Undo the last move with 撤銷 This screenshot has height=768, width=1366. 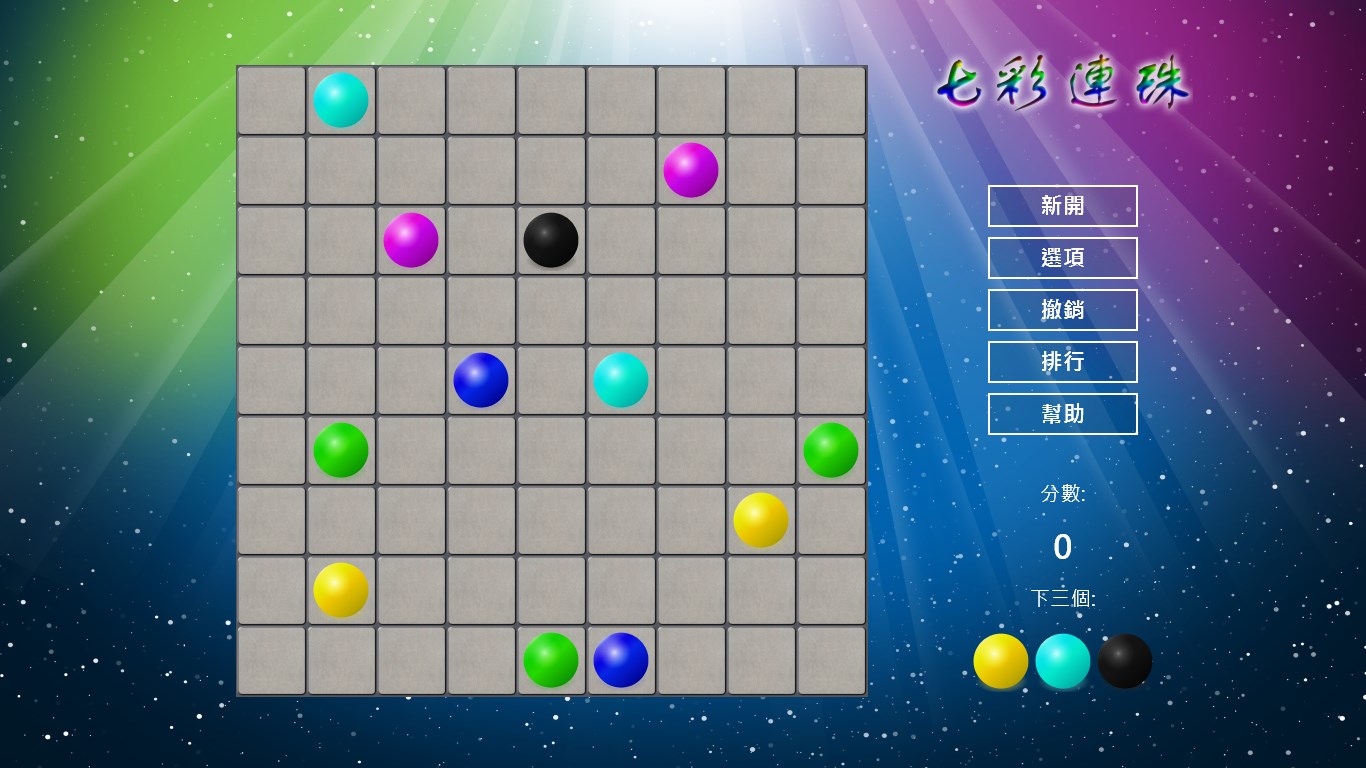click(1062, 310)
